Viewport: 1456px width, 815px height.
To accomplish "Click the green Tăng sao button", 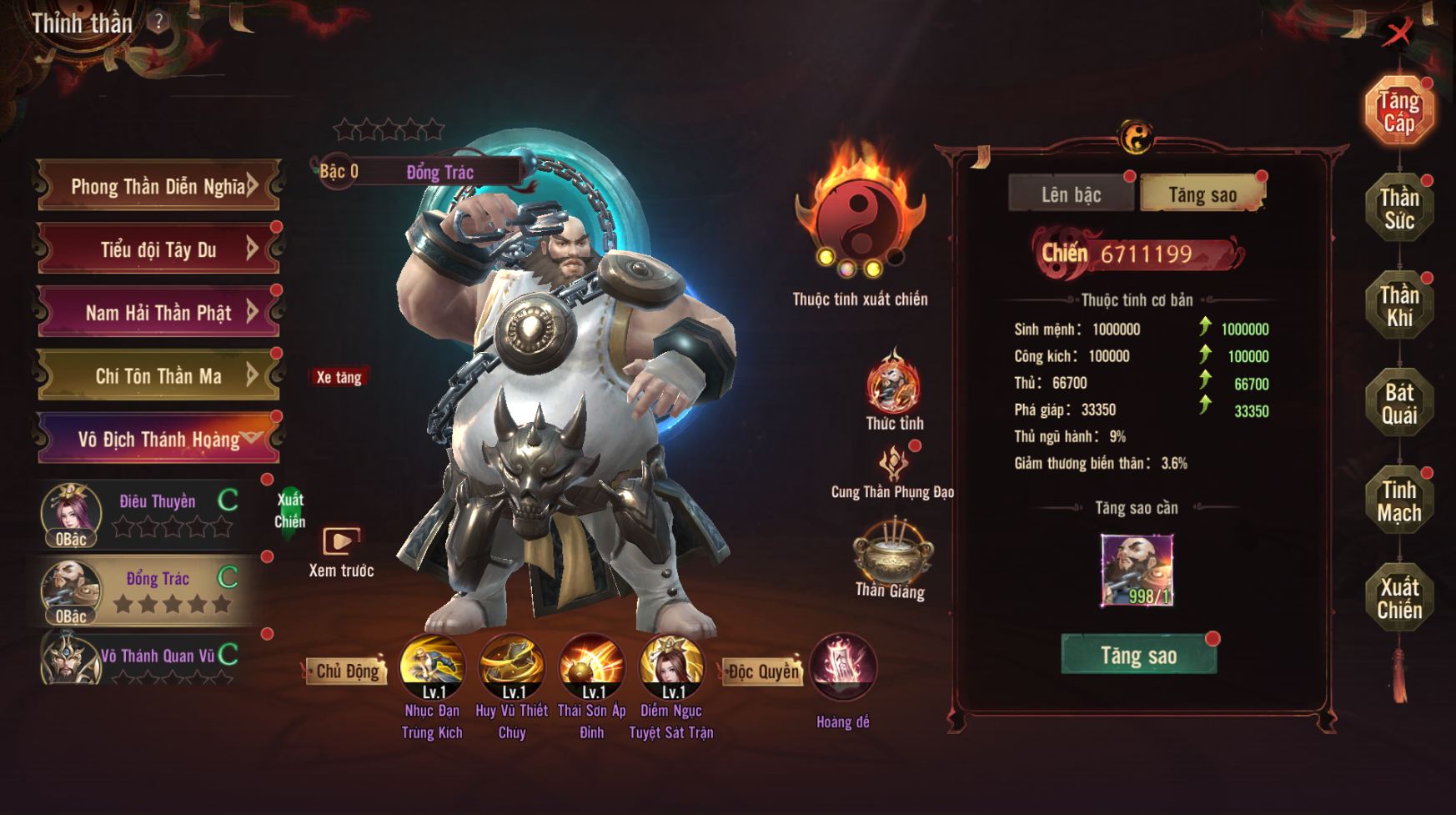I will click(1138, 655).
